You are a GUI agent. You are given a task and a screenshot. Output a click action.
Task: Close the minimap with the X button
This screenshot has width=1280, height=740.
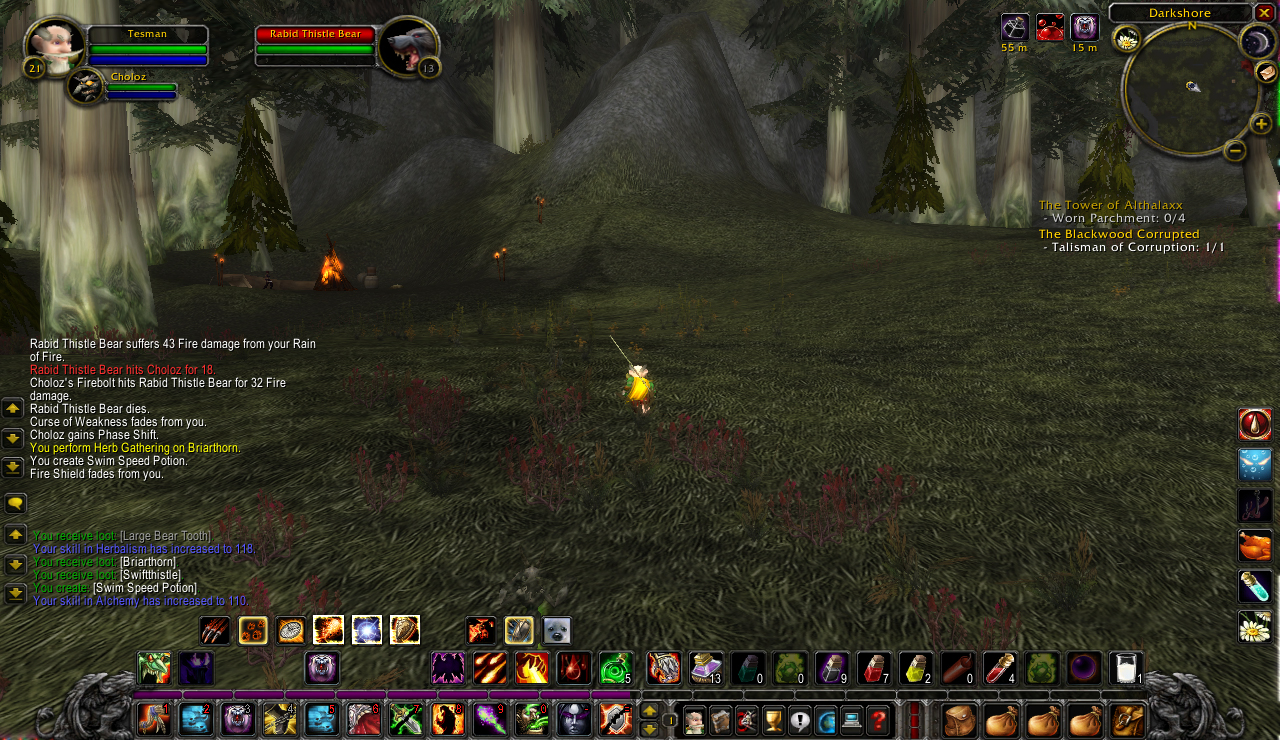1265,12
